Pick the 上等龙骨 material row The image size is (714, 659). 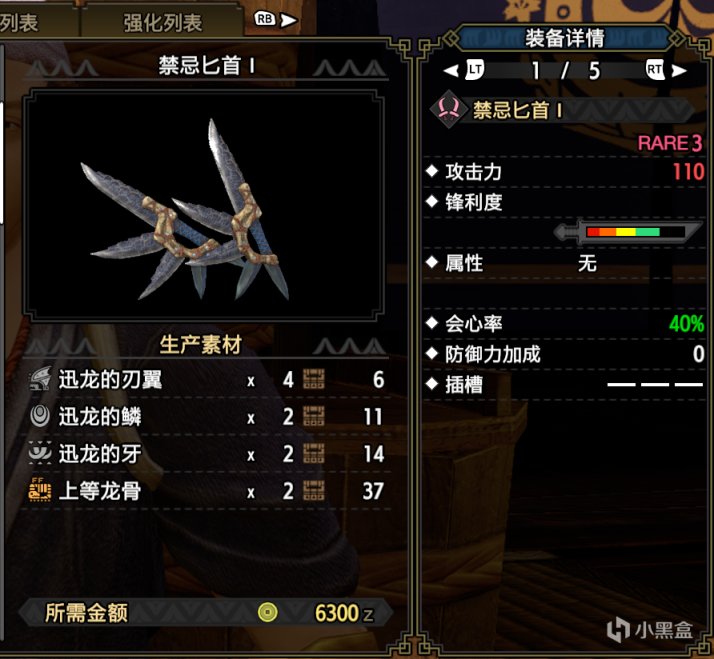[205, 490]
